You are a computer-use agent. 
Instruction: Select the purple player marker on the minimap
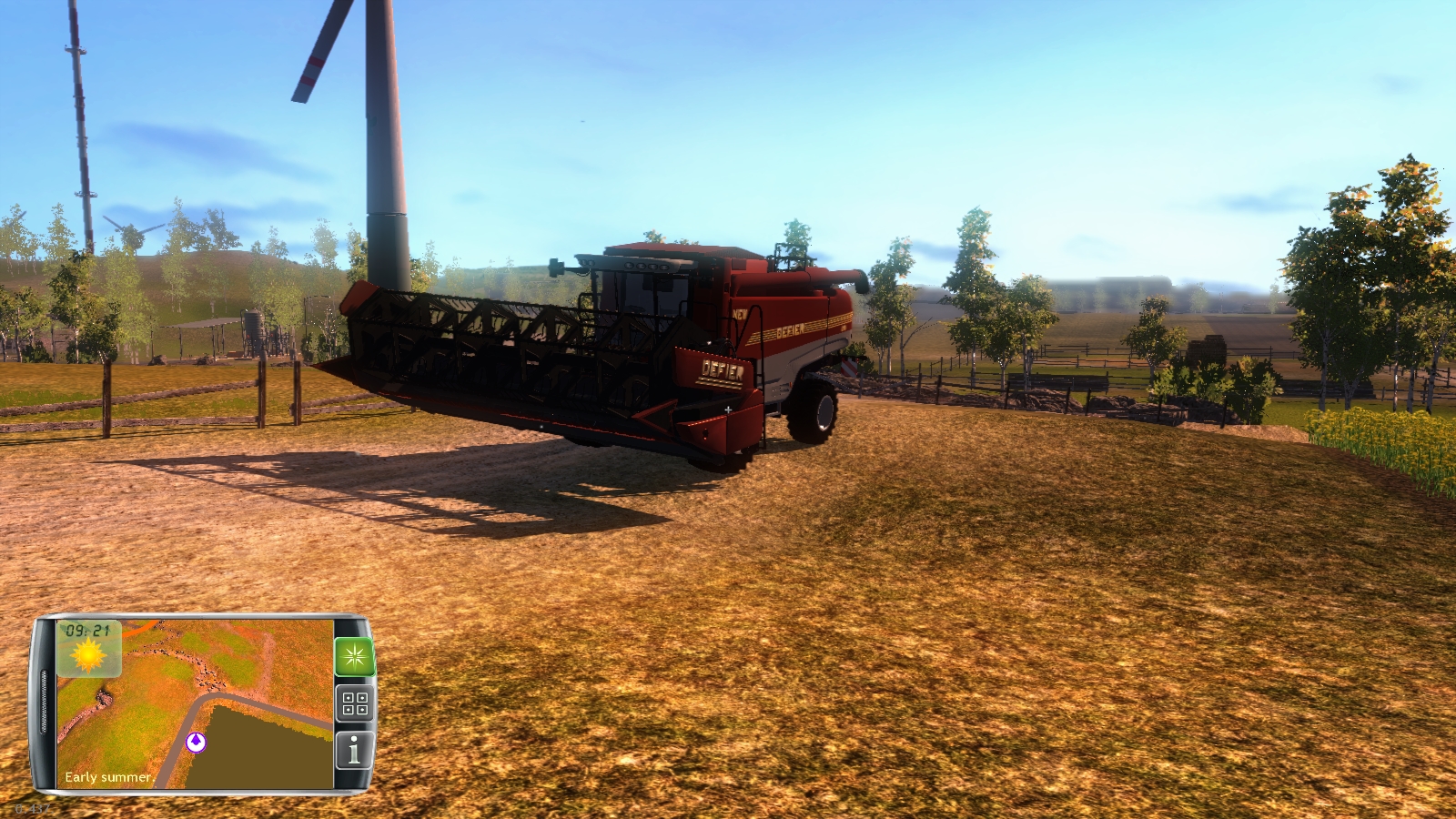195,741
